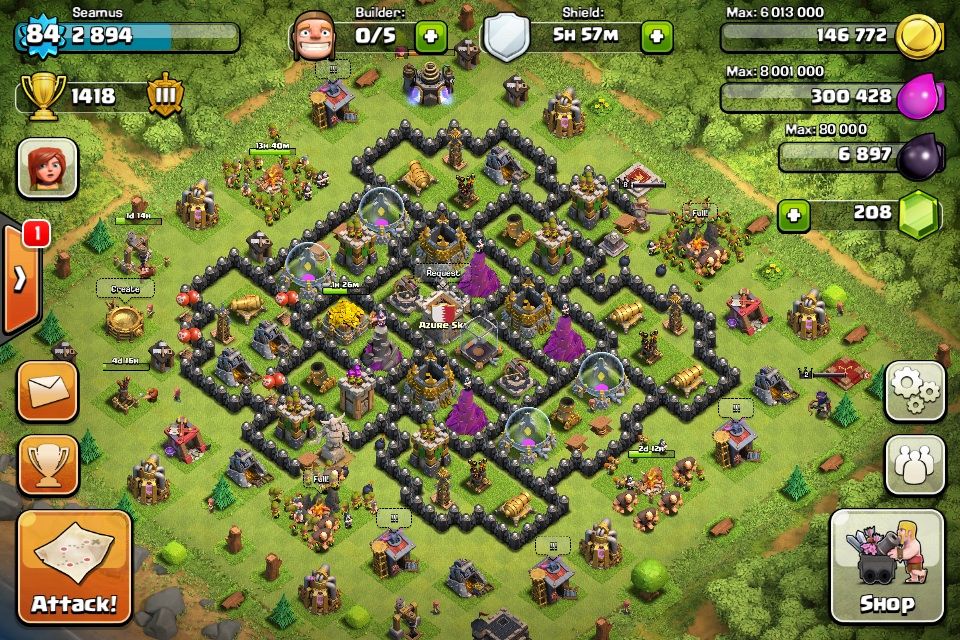Tap the builder face icon
The height and width of the screenshot is (640, 960).
click(312, 36)
